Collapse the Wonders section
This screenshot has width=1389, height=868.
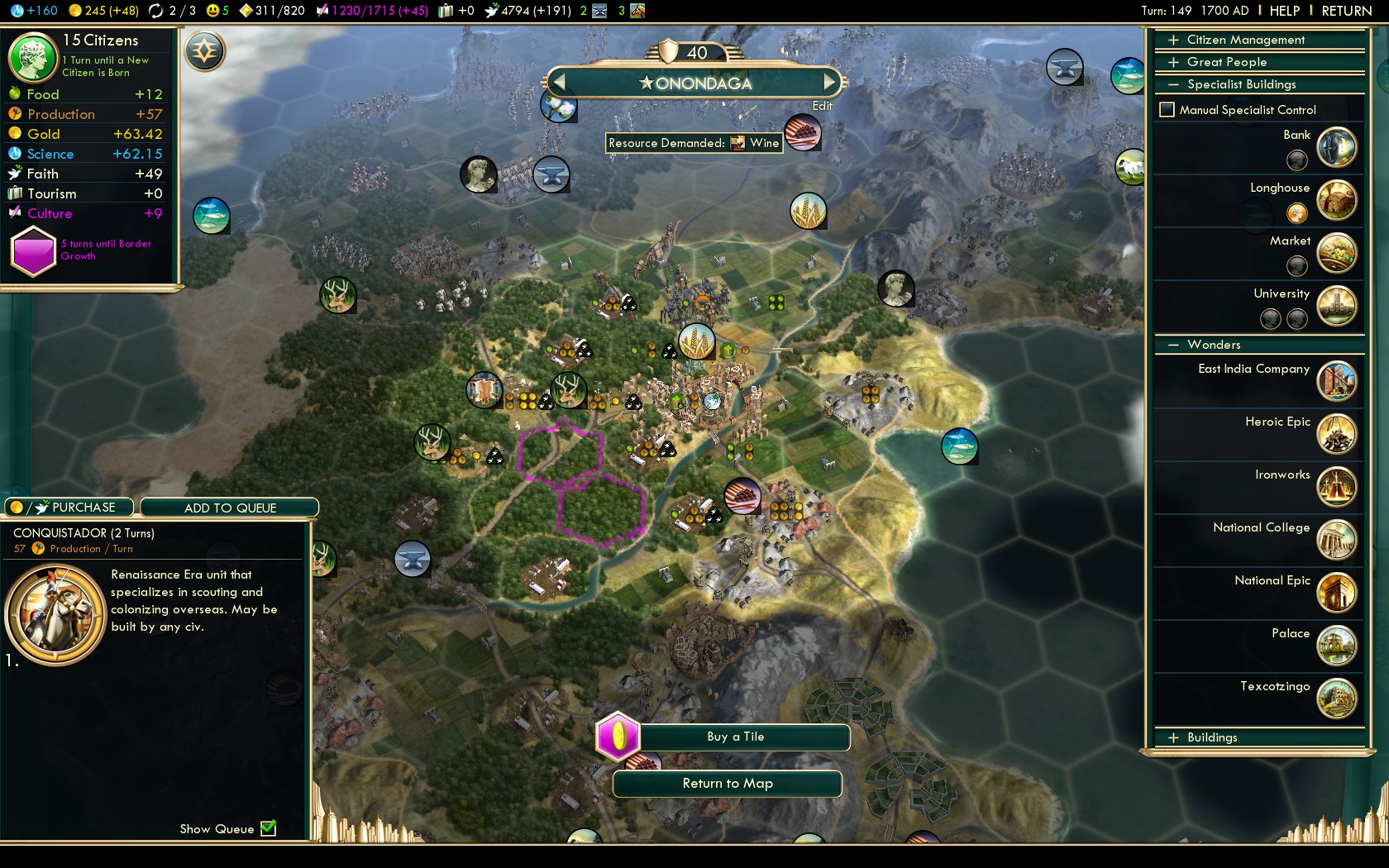1213,345
